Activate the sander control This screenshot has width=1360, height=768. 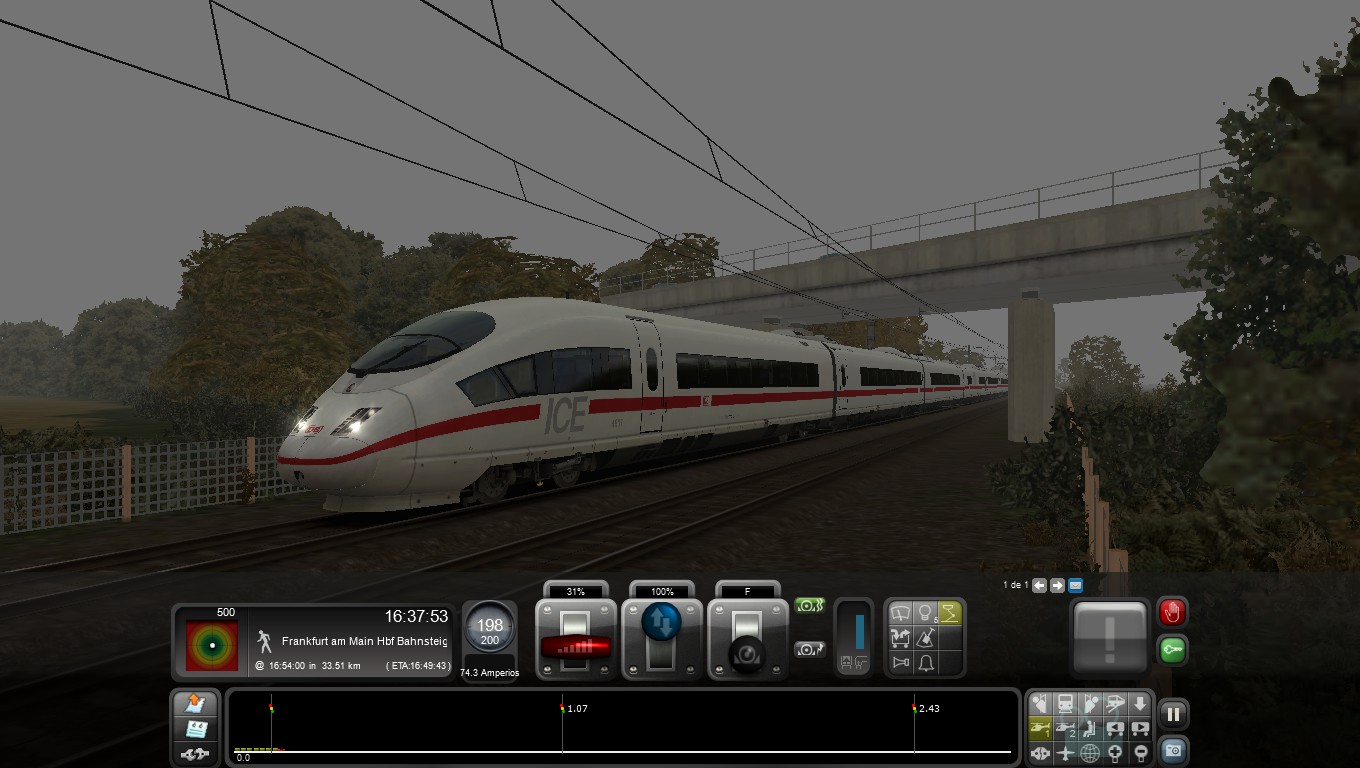(x=925, y=638)
